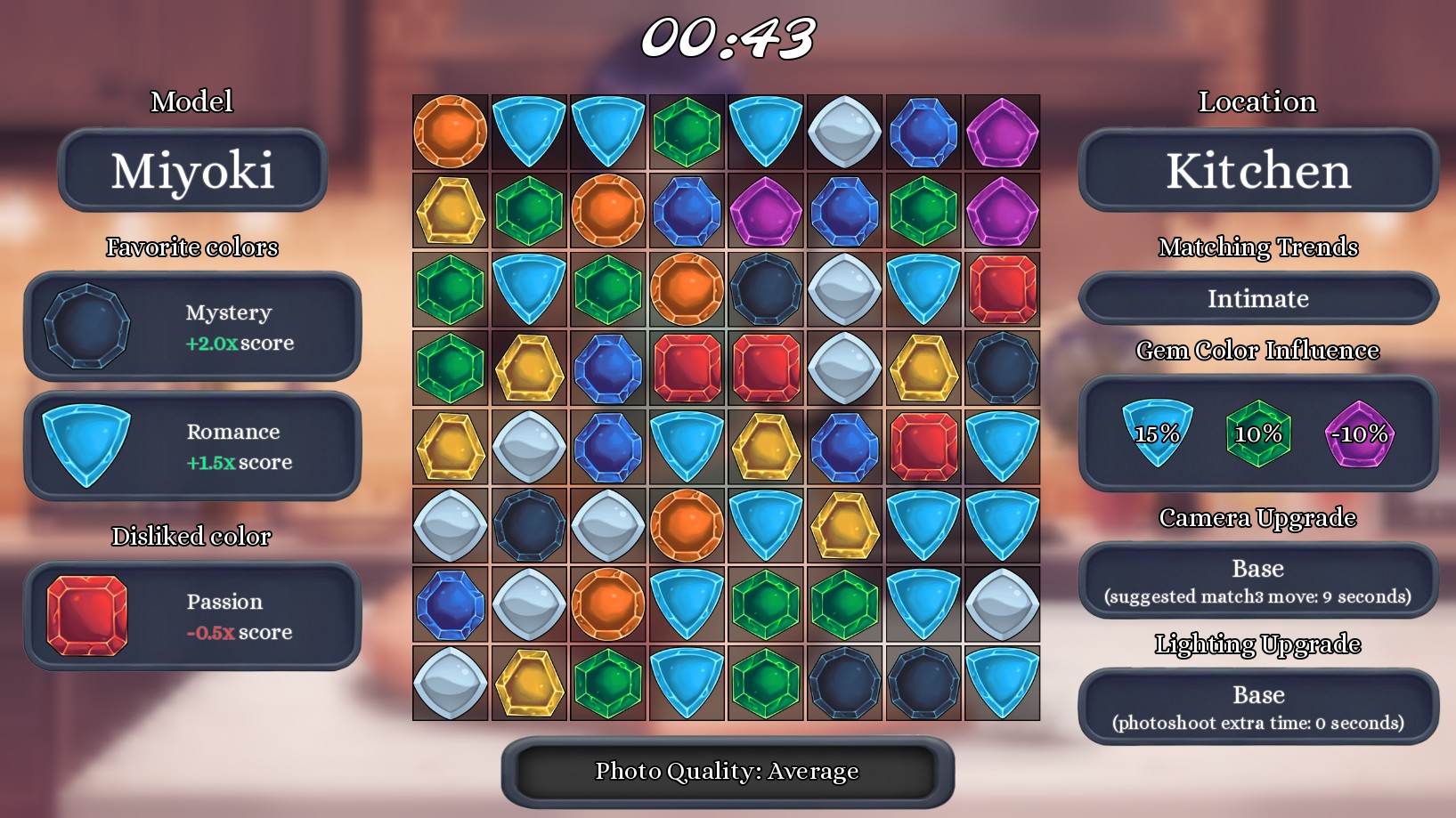Click the red gem directly below the purple gems
The width and height of the screenshot is (1456, 818).
[1003, 289]
